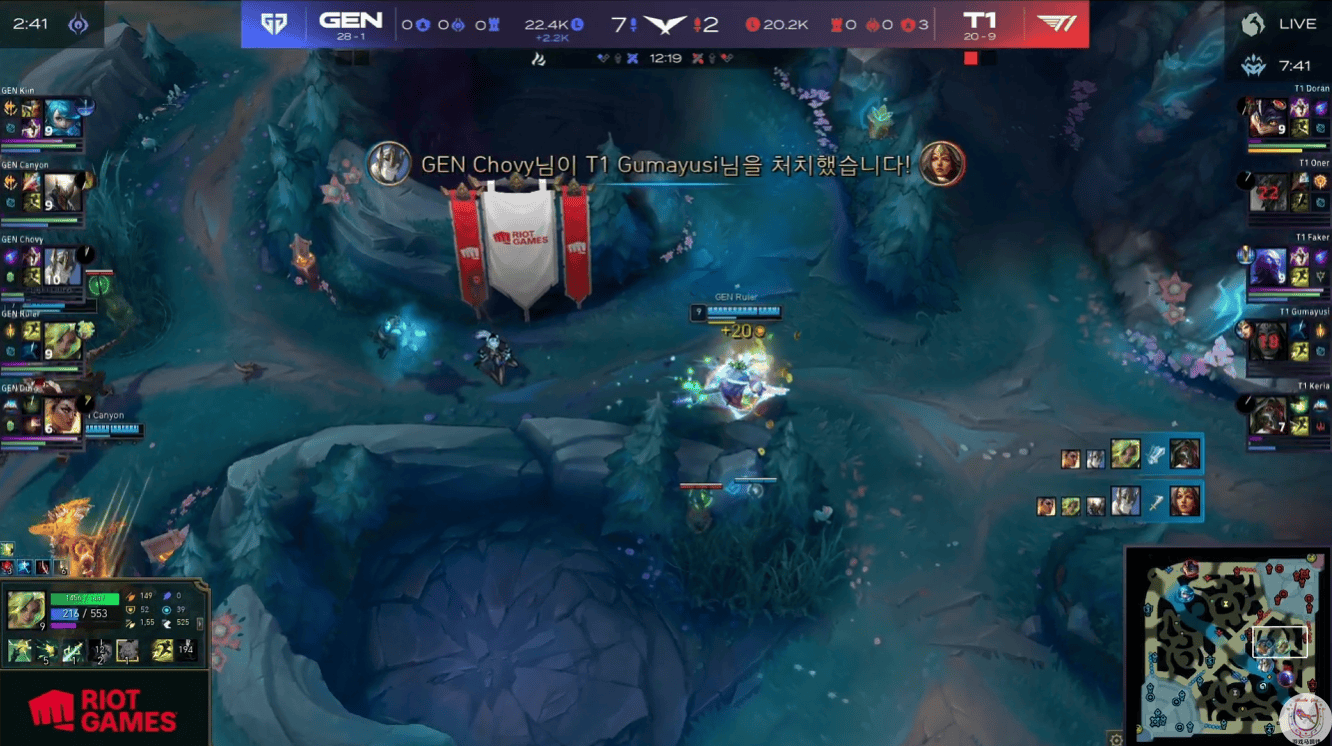1332x746 pixels.
Task: Click the selected champion portrait in bottom HUD
Action: pos(26,609)
